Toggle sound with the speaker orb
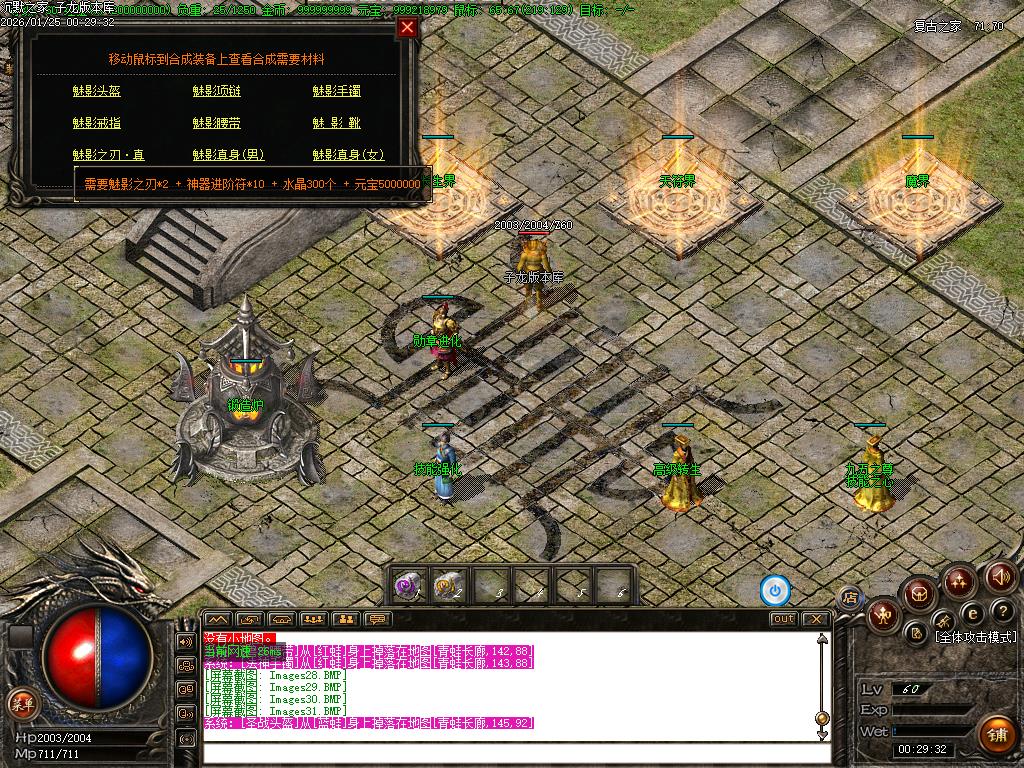Screen dimensions: 1024x768 tap(1001, 576)
